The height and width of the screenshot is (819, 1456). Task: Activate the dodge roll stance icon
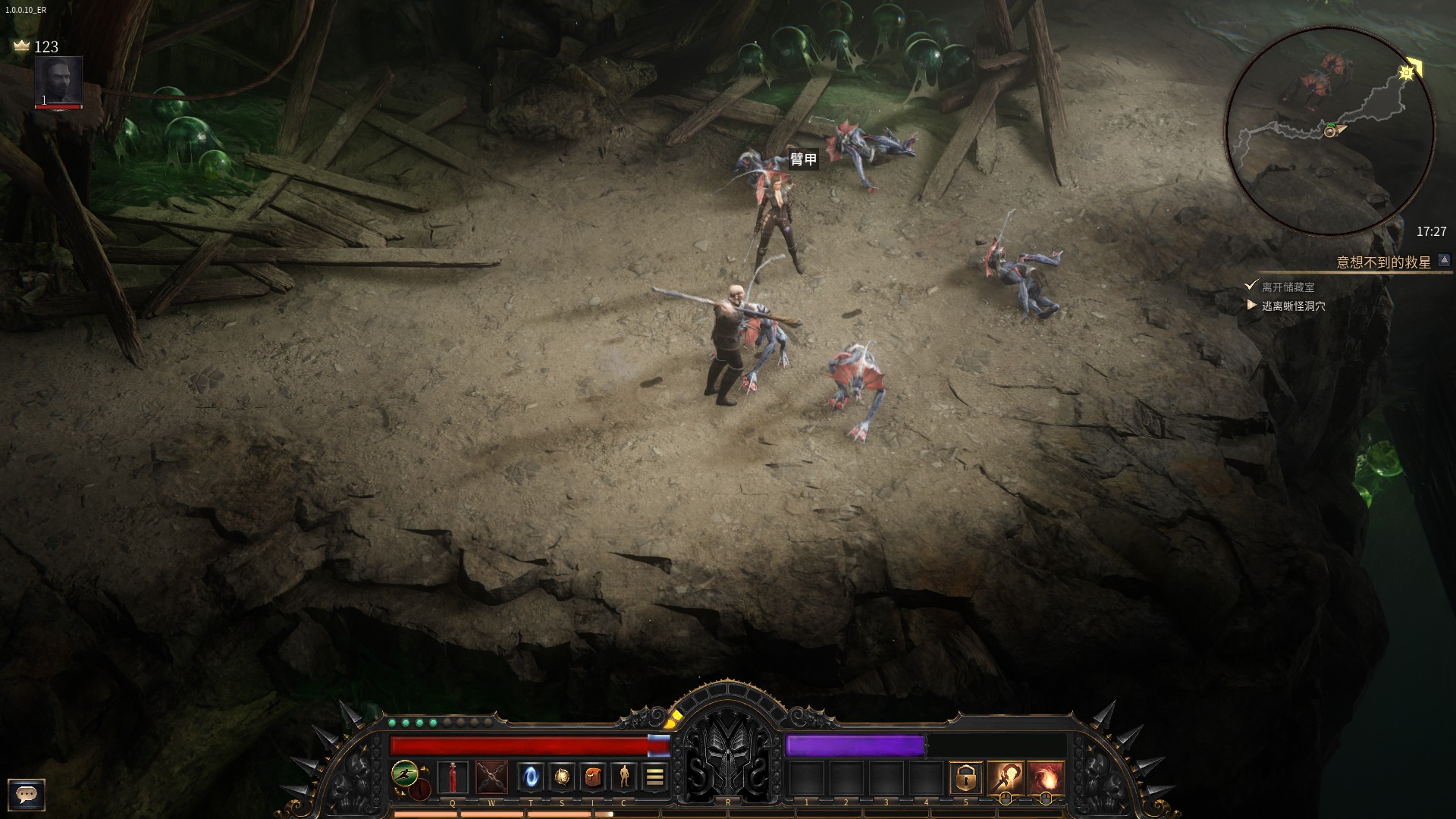(405, 773)
